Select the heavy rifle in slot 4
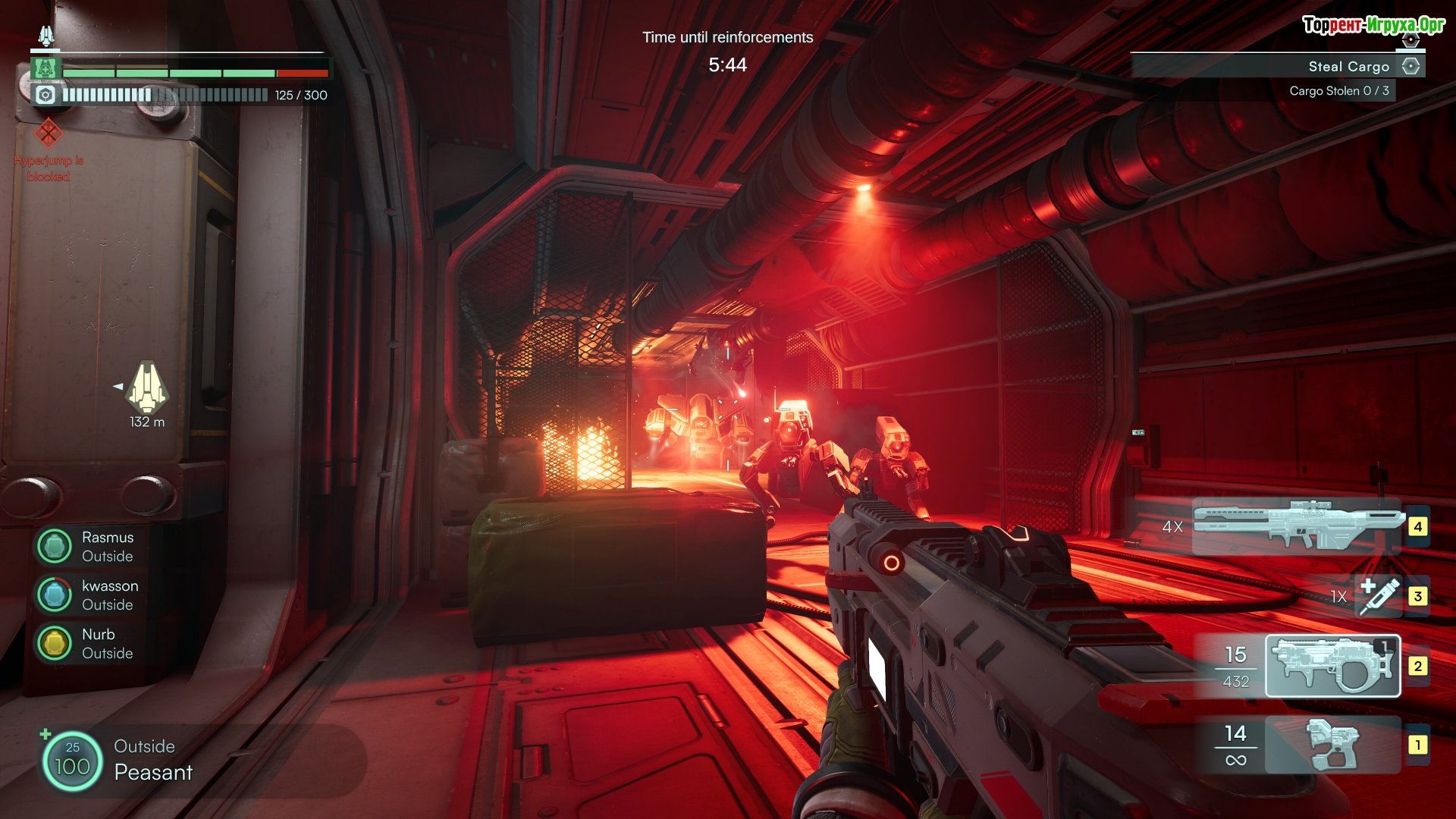Image resolution: width=1456 pixels, height=819 pixels. pyautogui.click(x=1297, y=525)
